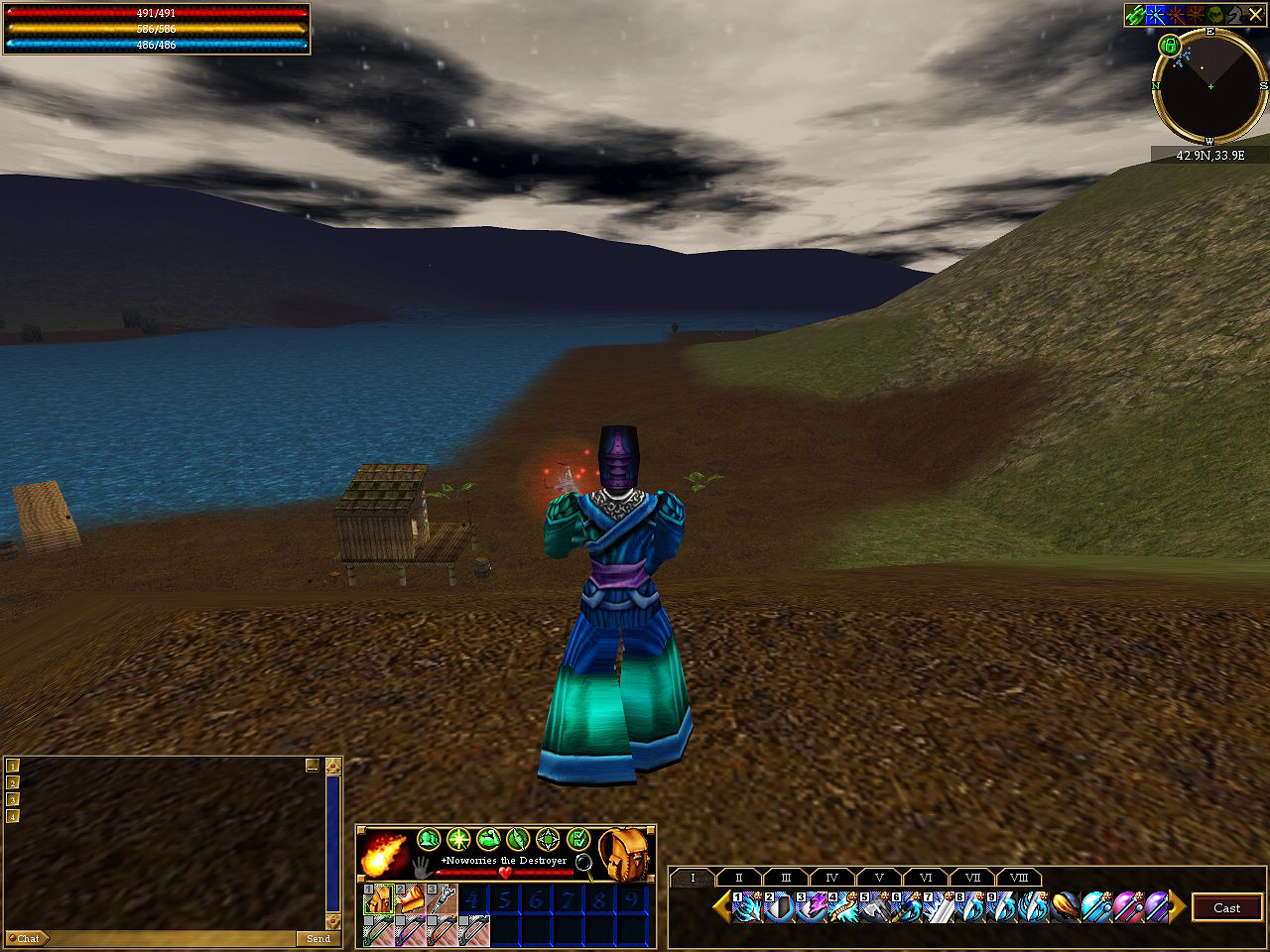Open spell tab VIII
1270x952 pixels.
[1019, 878]
